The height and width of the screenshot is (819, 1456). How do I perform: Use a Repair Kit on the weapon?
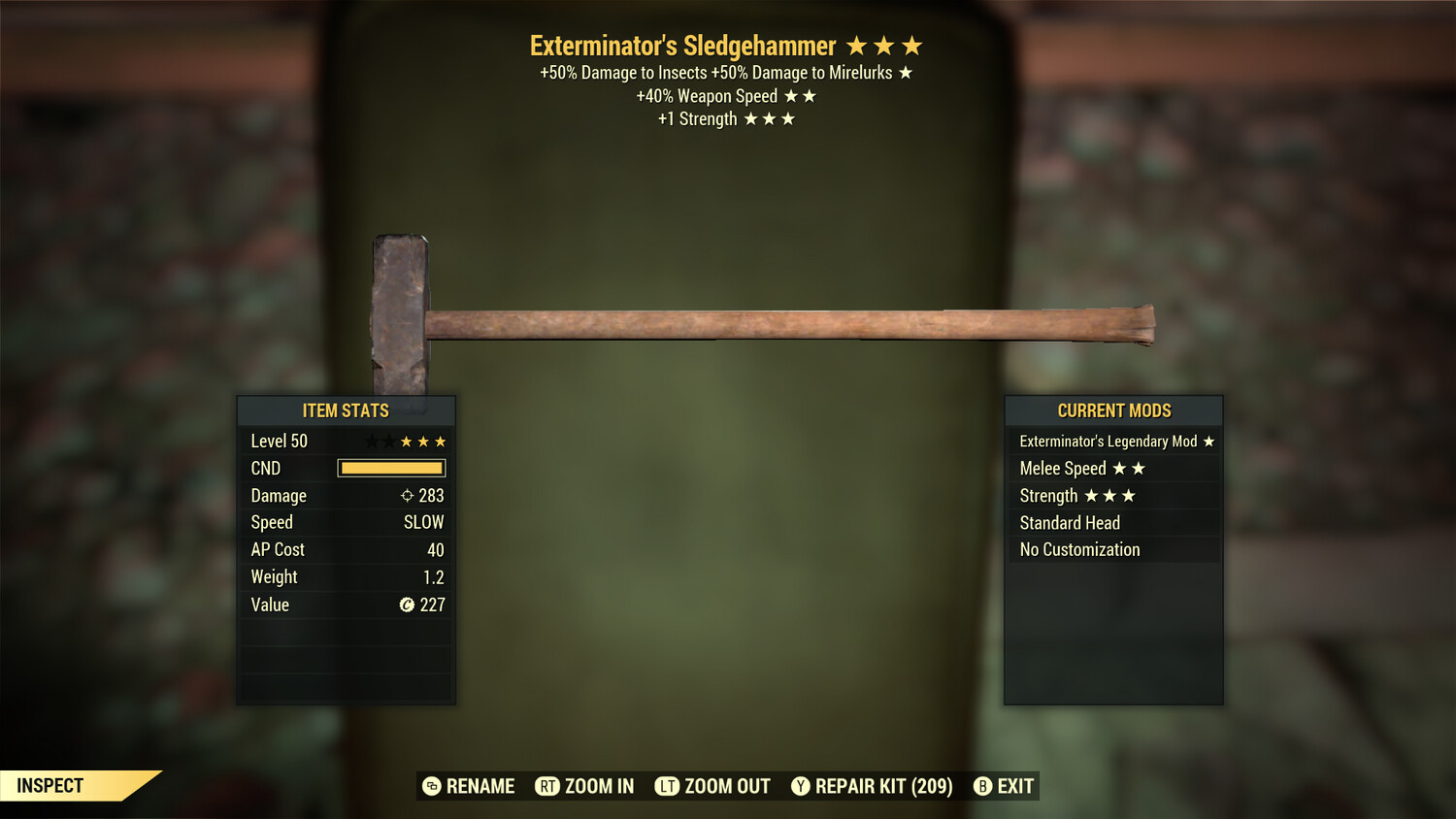(x=872, y=786)
